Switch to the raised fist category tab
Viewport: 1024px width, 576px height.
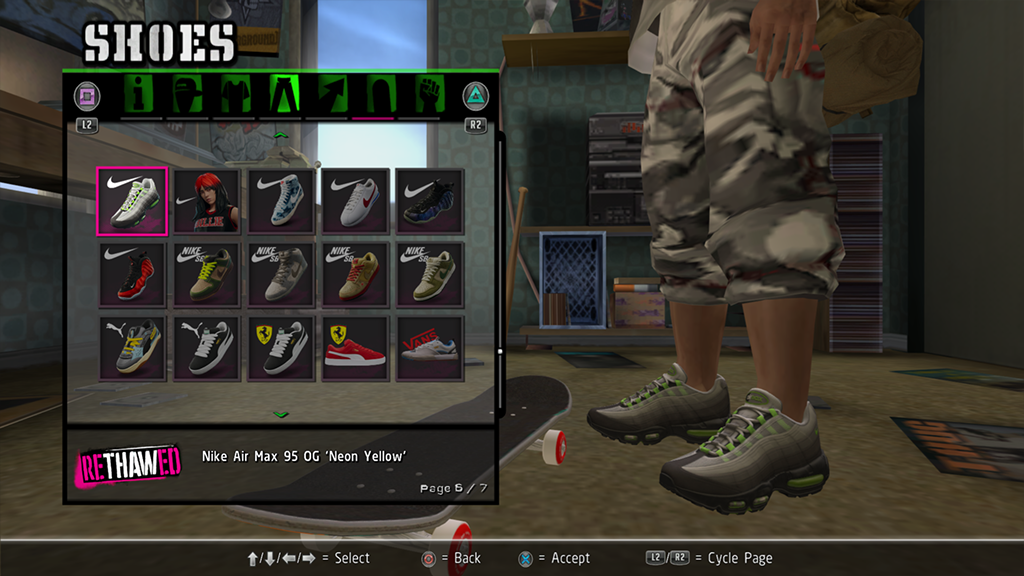(x=426, y=95)
